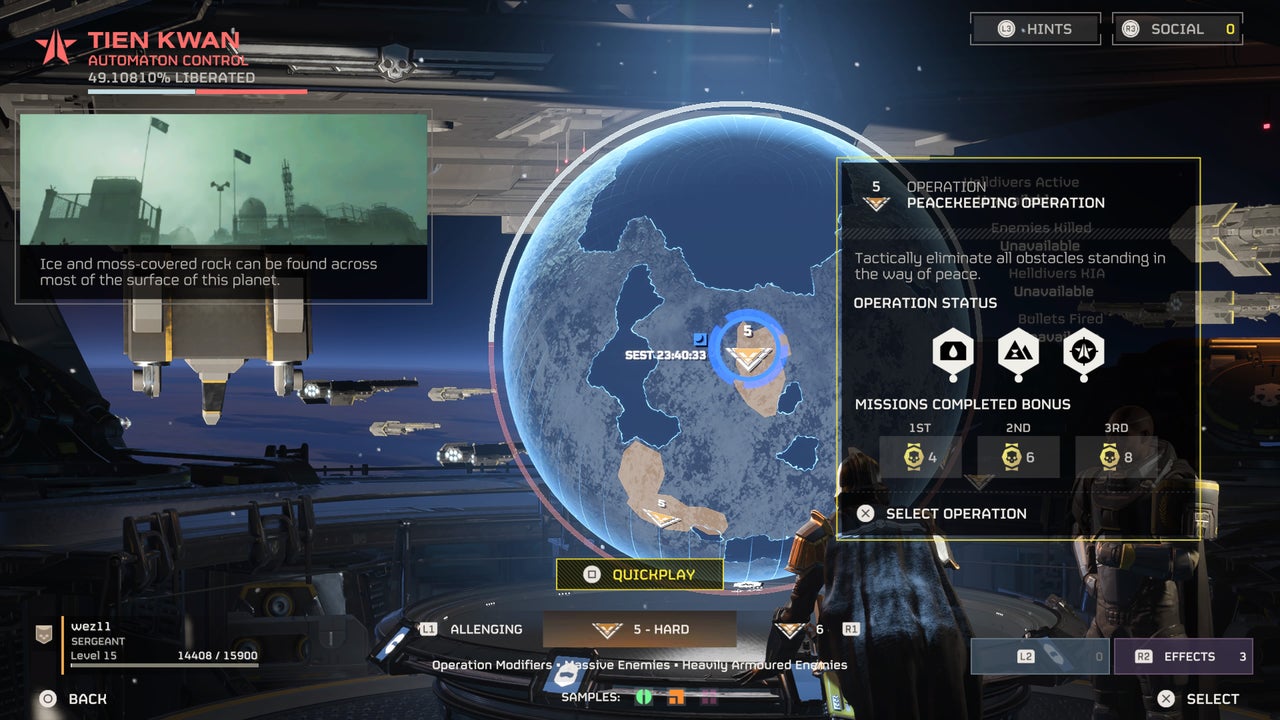The height and width of the screenshot is (720, 1280).
Task: Select the crosshair star mission icon
Action: coord(1083,352)
